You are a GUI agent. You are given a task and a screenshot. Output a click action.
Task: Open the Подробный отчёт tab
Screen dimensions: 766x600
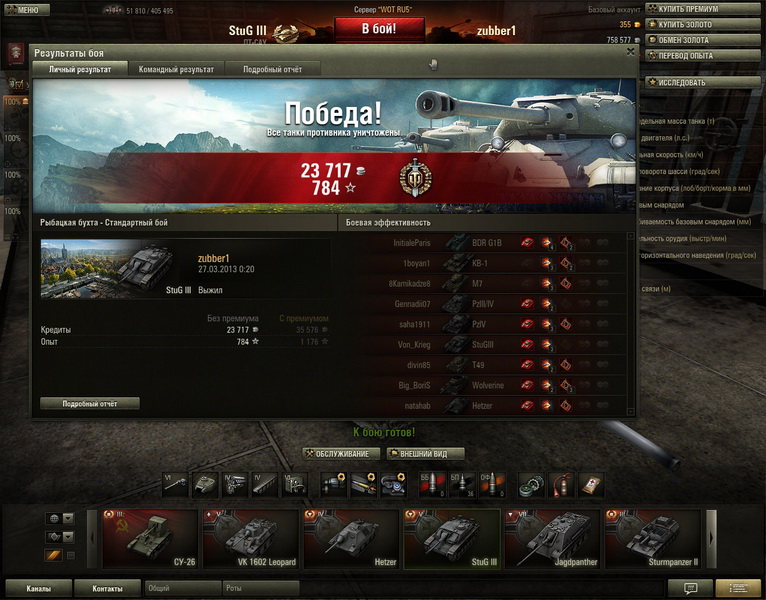(273, 70)
